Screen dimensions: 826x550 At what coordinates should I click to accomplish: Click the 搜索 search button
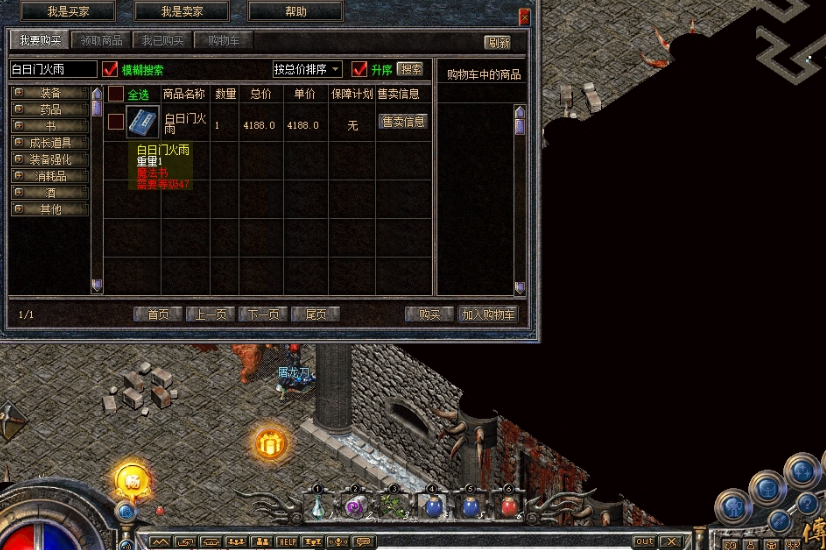coord(410,70)
